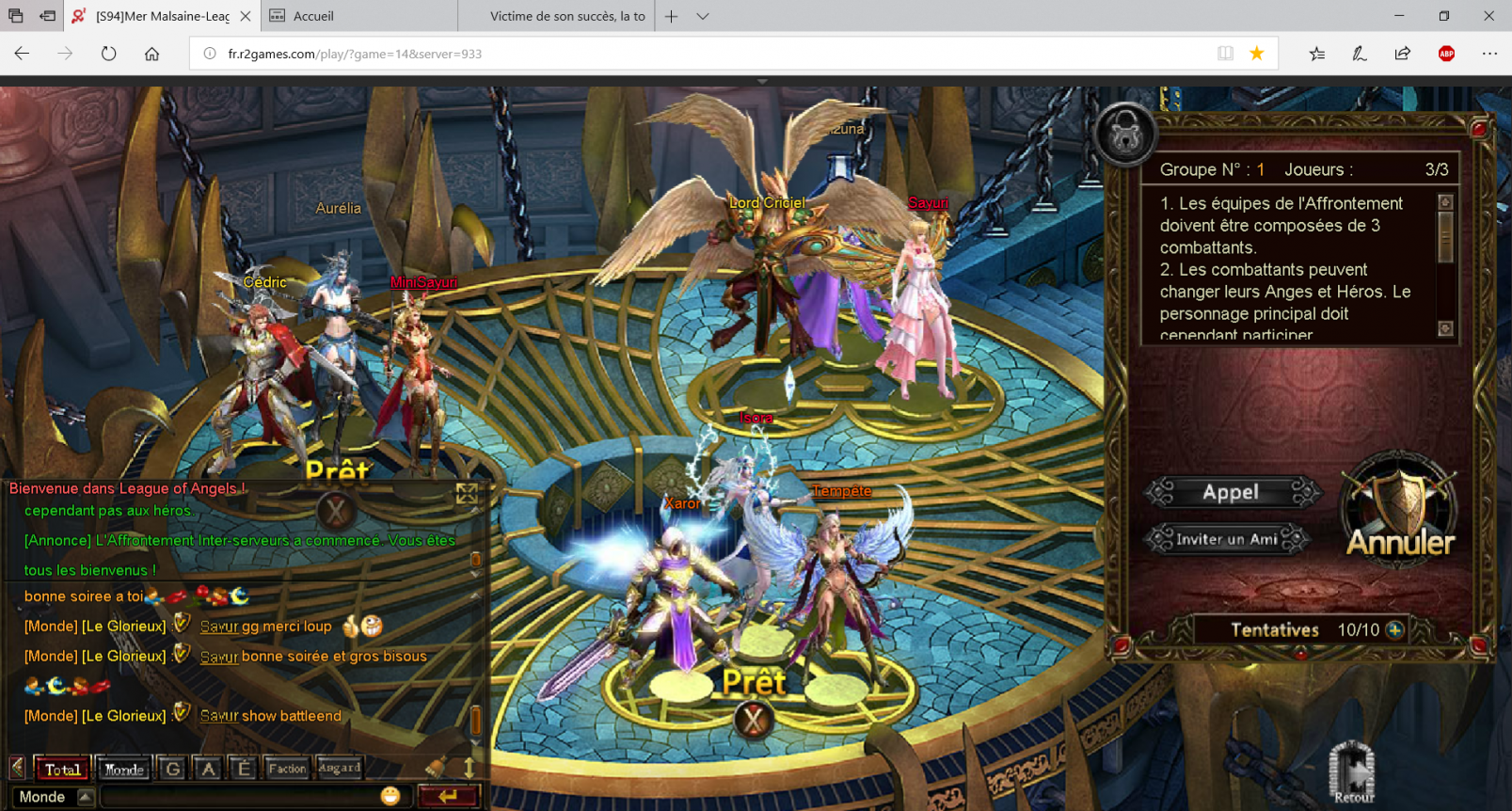Viewport: 1512px width, 811px height.
Task: Leave the arena via Retour
Action: 1352,773
